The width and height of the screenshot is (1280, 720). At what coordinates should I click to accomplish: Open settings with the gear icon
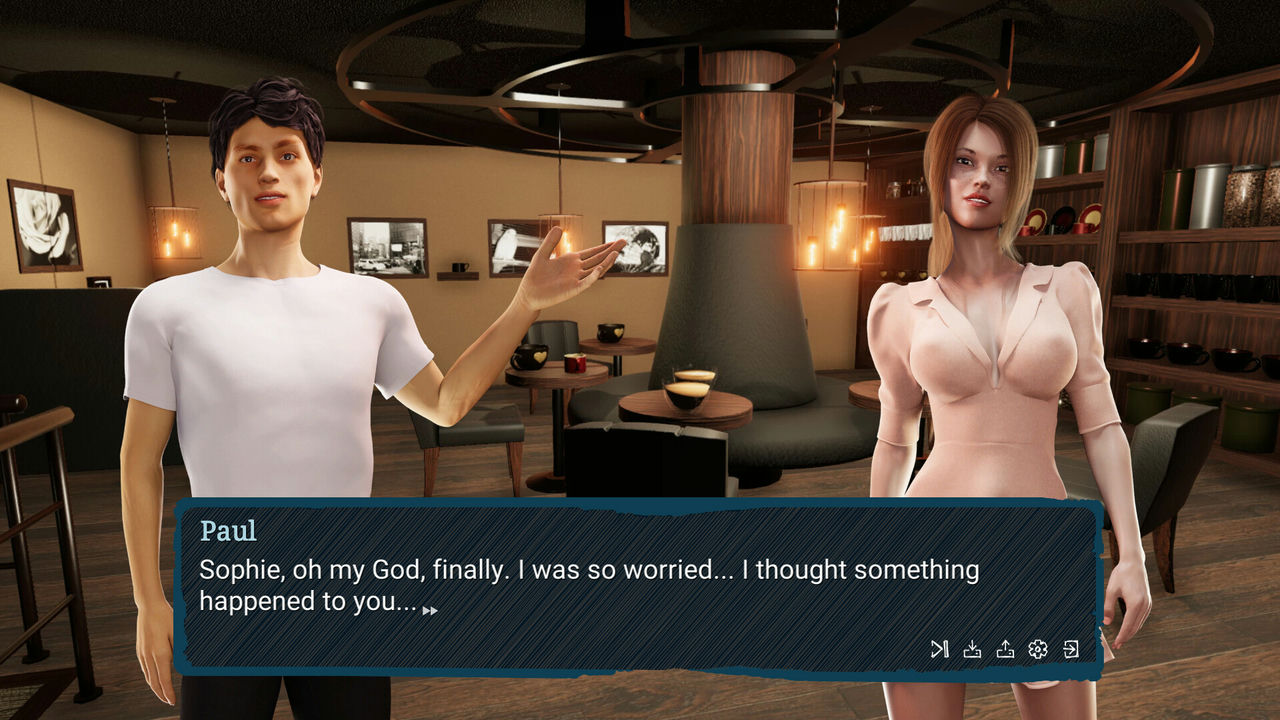1038,650
